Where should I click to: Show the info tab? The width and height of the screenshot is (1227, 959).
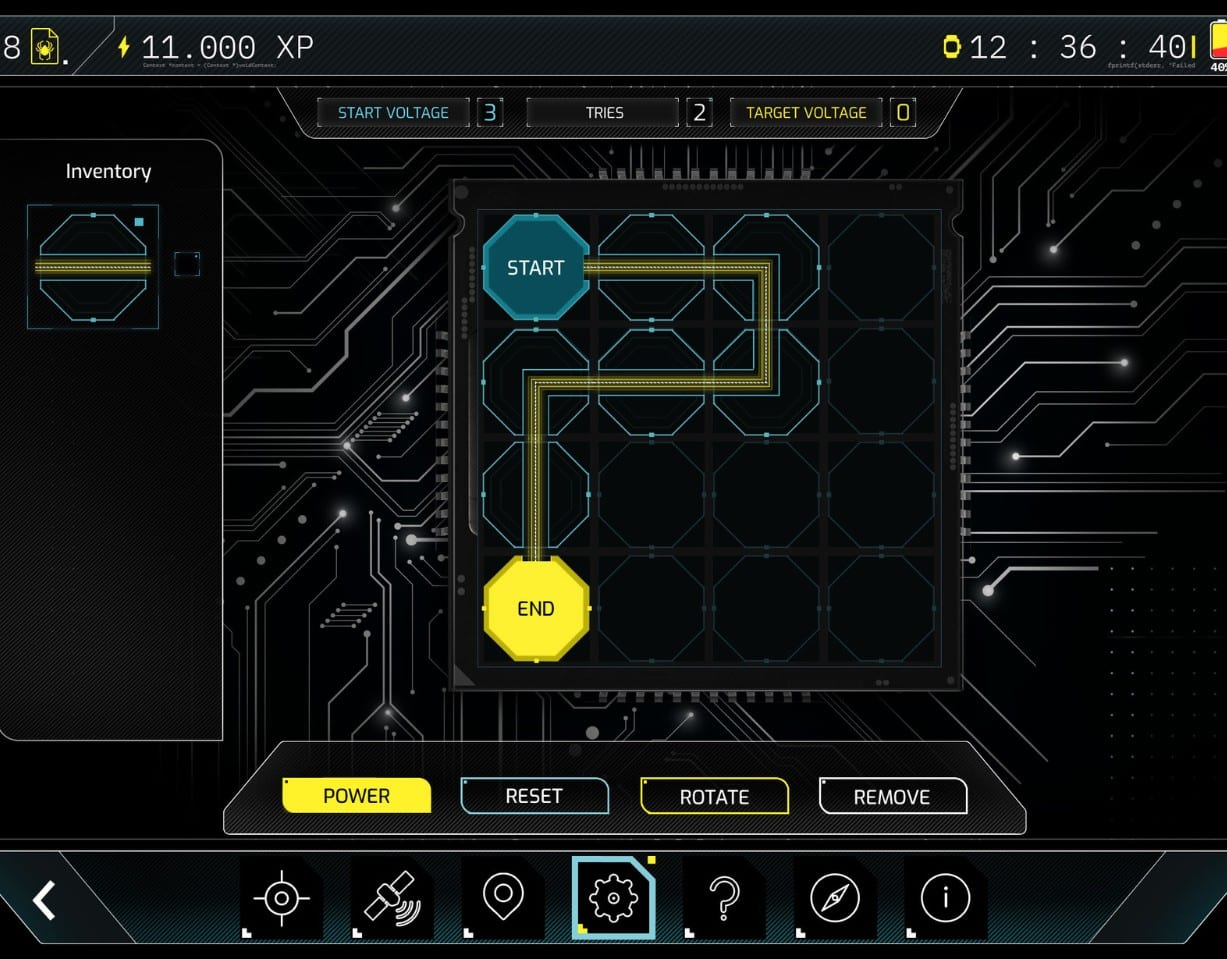[x=945, y=898]
